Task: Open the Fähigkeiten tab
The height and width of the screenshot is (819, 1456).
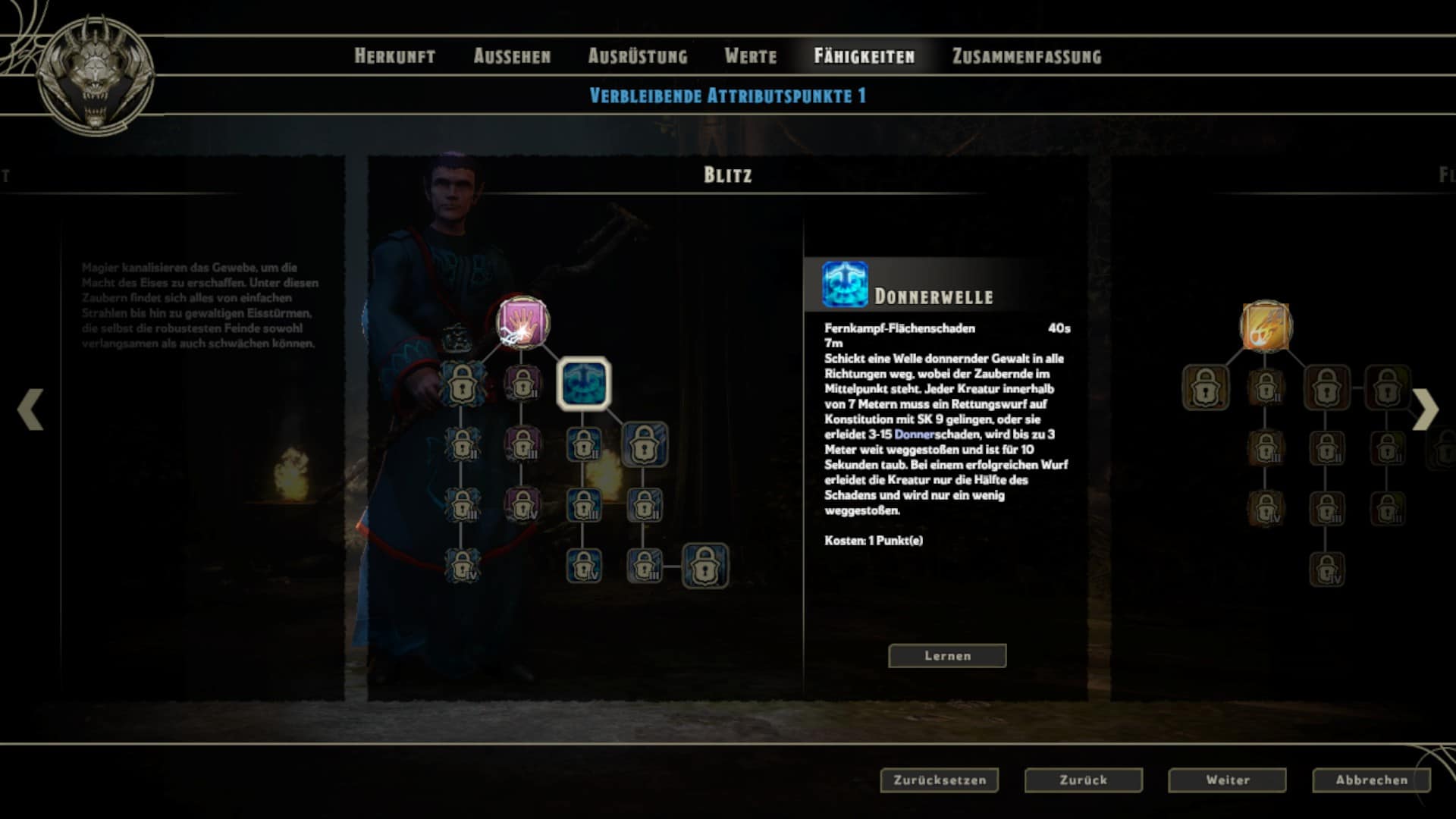Action: coord(864,56)
